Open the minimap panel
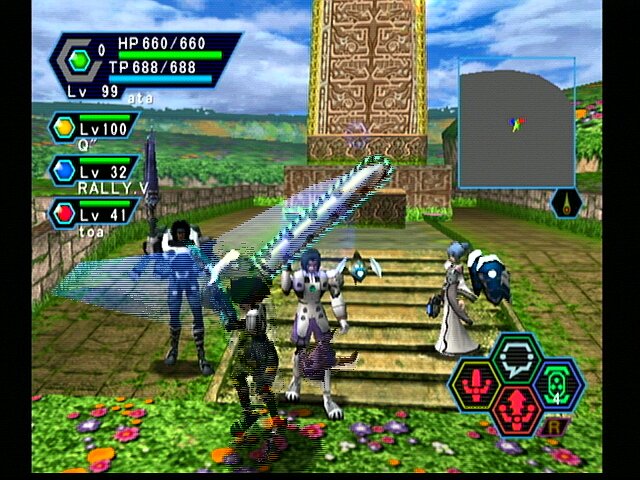Image resolution: width=640 pixels, height=480 pixels. 516,124
